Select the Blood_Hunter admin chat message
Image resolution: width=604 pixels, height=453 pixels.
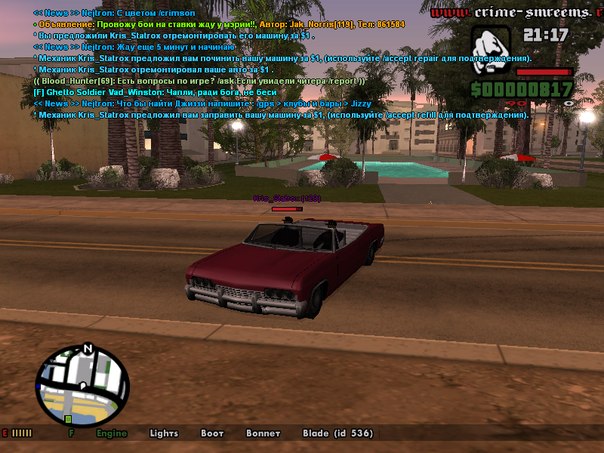(x=200, y=81)
